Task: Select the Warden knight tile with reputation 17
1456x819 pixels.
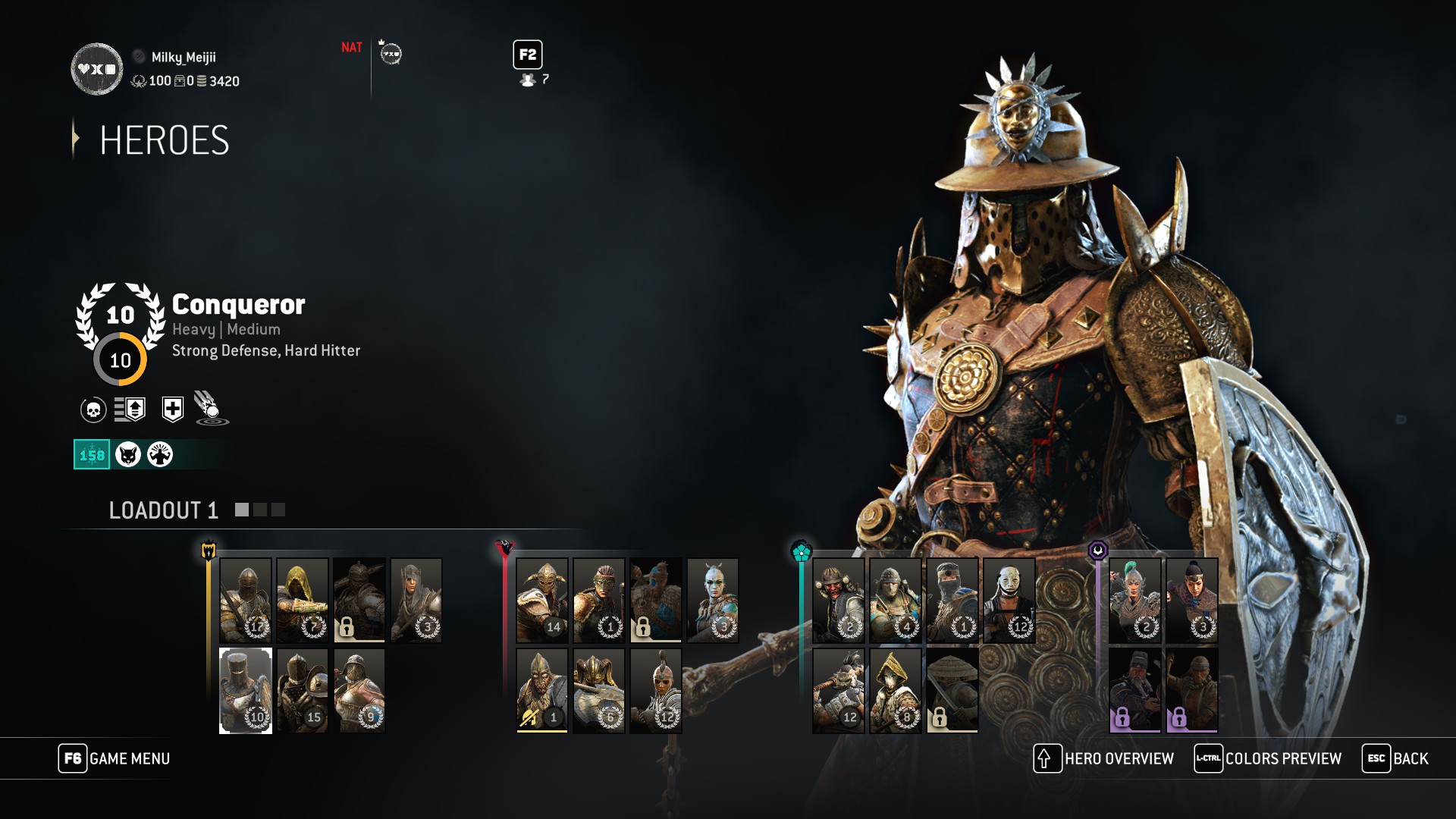Action: coord(246,600)
